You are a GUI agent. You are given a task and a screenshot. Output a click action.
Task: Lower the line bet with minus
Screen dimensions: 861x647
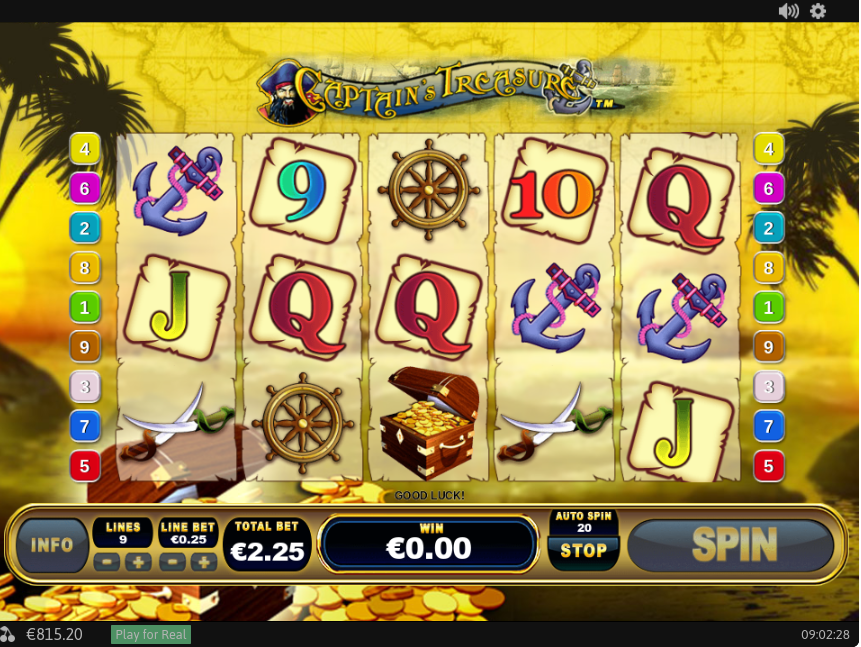(x=173, y=562)
